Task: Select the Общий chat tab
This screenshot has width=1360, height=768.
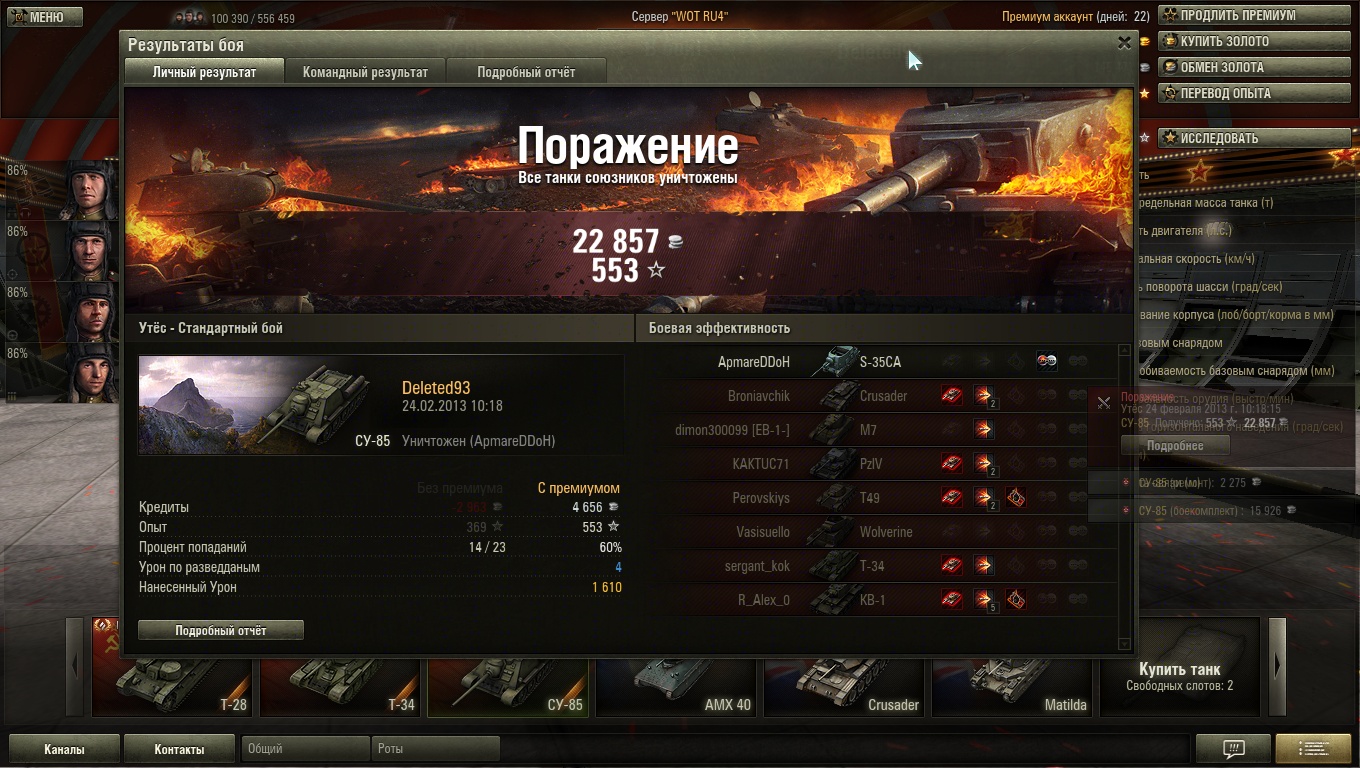Action: pyautogui.click(x=304, y=749)
